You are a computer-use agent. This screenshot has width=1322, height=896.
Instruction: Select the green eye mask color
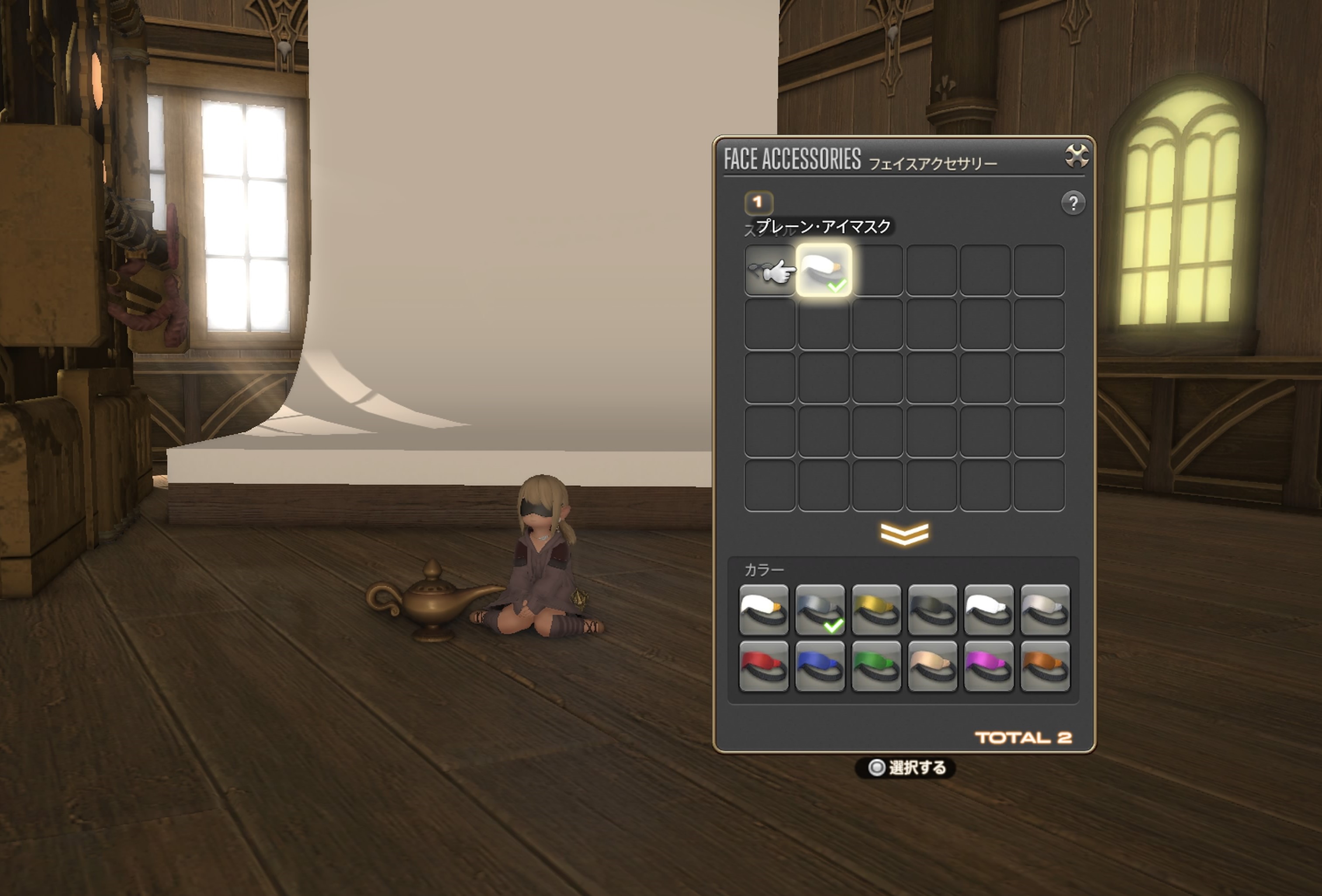coord(876,666)
